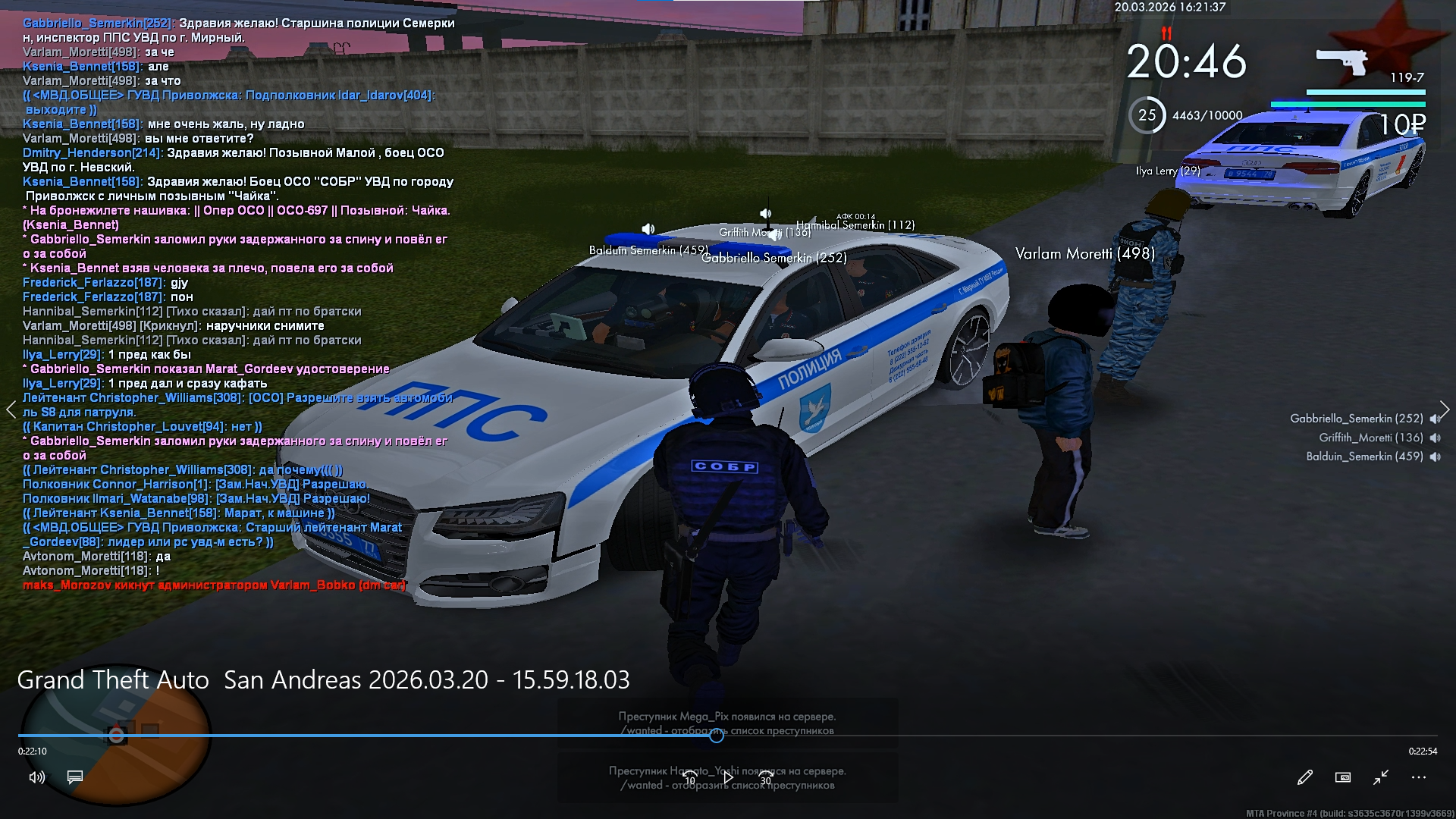Open the volume control
The width and height of the screenshot is (1456, 819).
[36, 777]
